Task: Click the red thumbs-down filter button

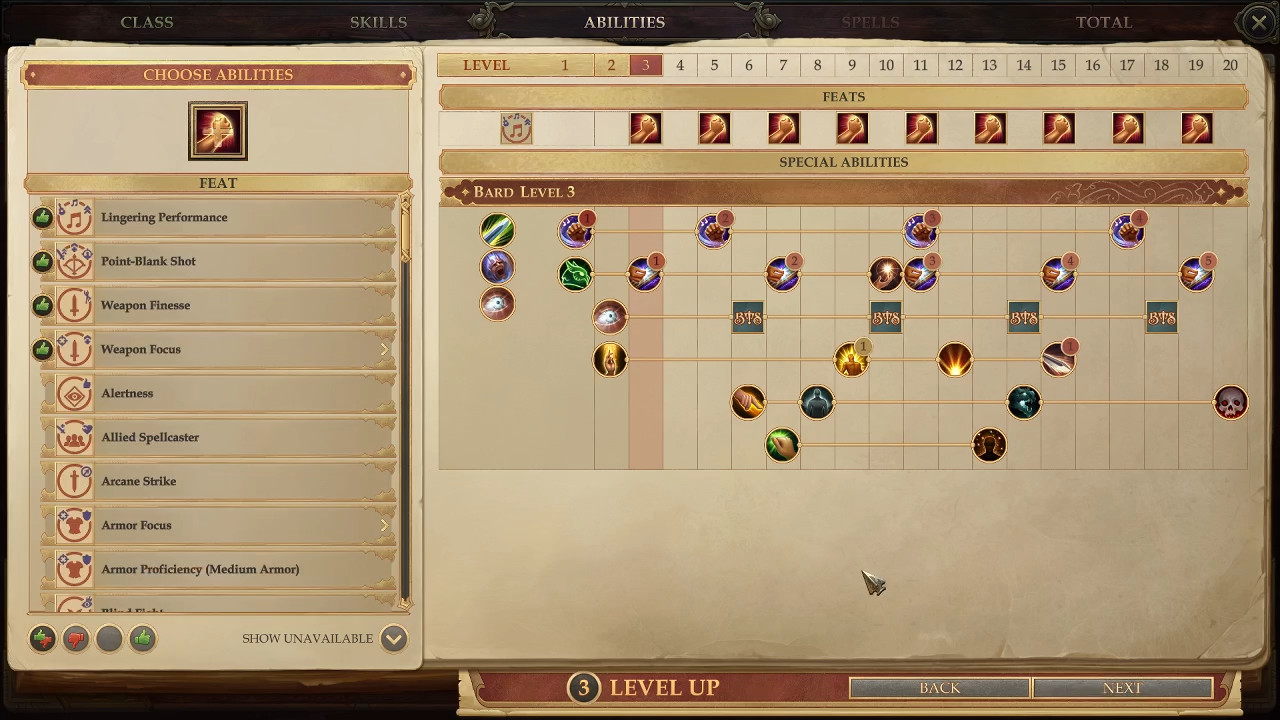Action: coord(76,638)
